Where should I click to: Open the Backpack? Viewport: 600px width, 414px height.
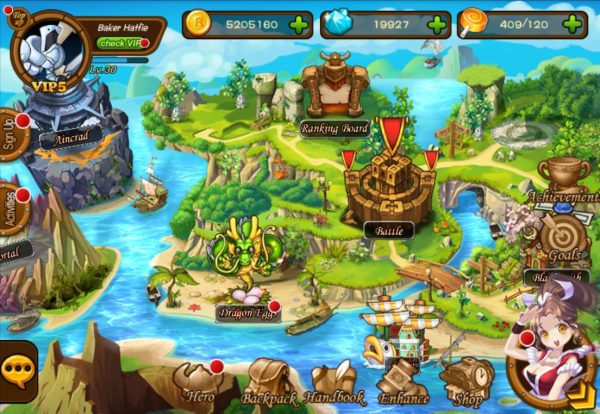pyautogui.click(x=266, y=383)
